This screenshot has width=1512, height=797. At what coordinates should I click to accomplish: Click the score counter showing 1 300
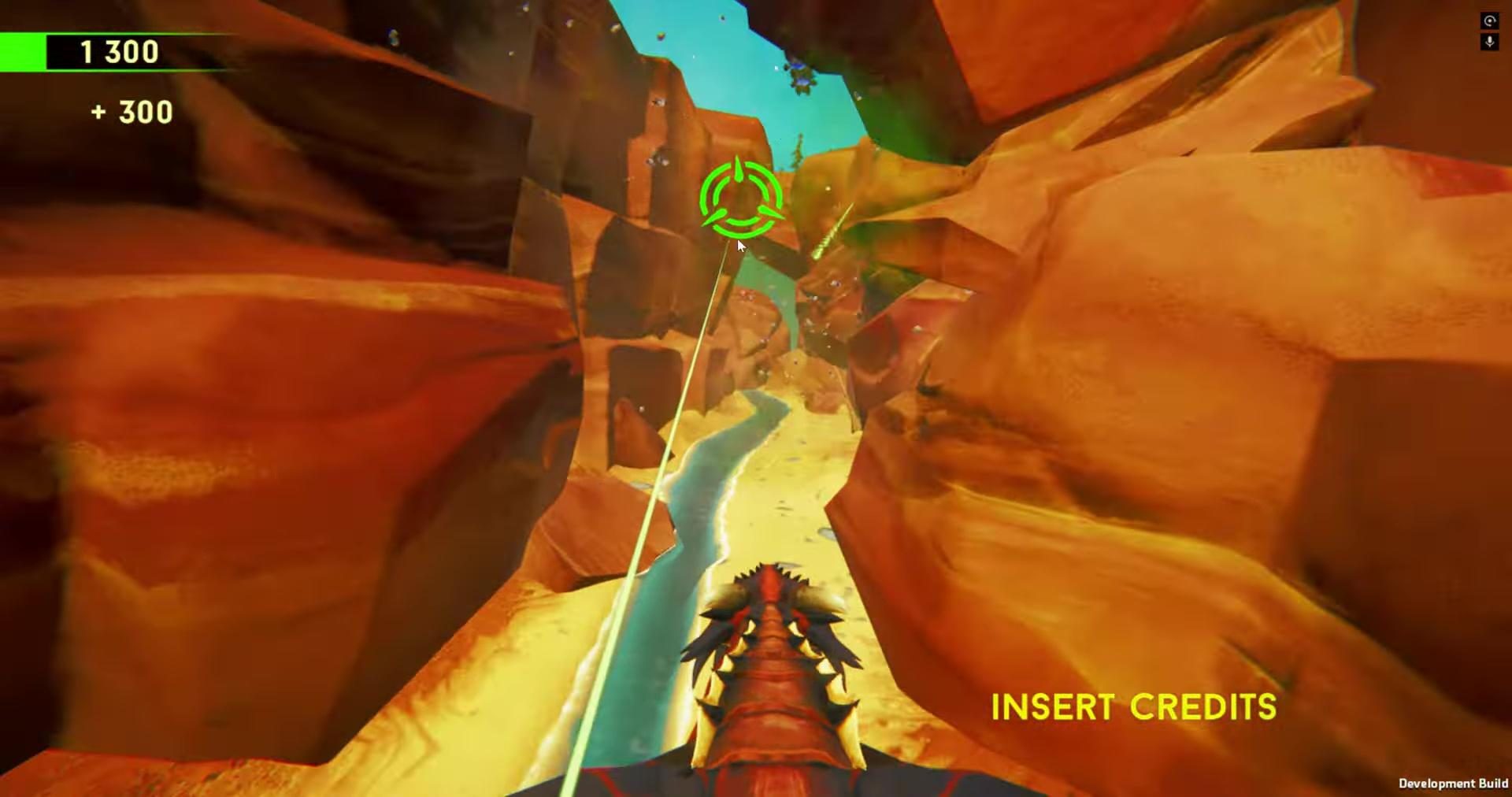pyautogui.click(x=117, y=52)
